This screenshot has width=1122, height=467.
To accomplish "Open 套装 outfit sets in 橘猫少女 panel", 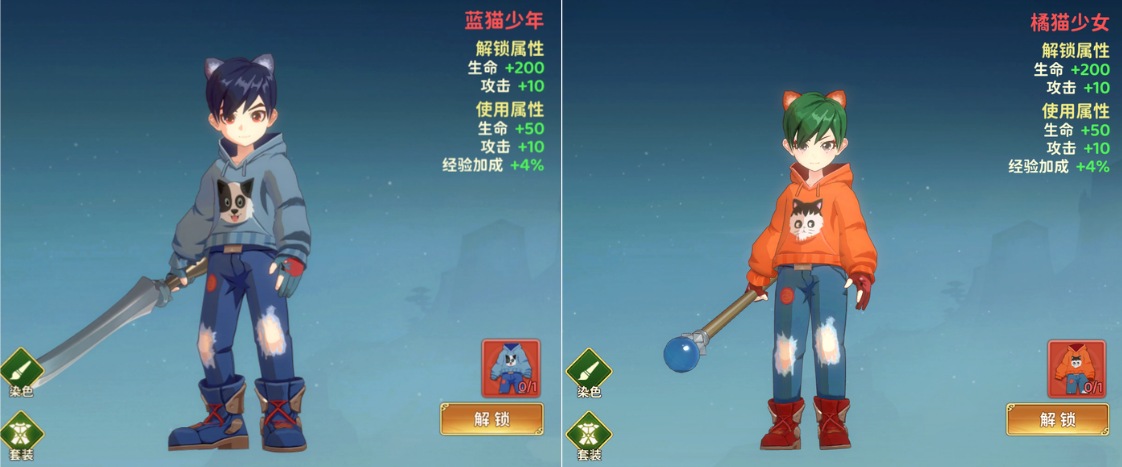I will click(588, 437).
